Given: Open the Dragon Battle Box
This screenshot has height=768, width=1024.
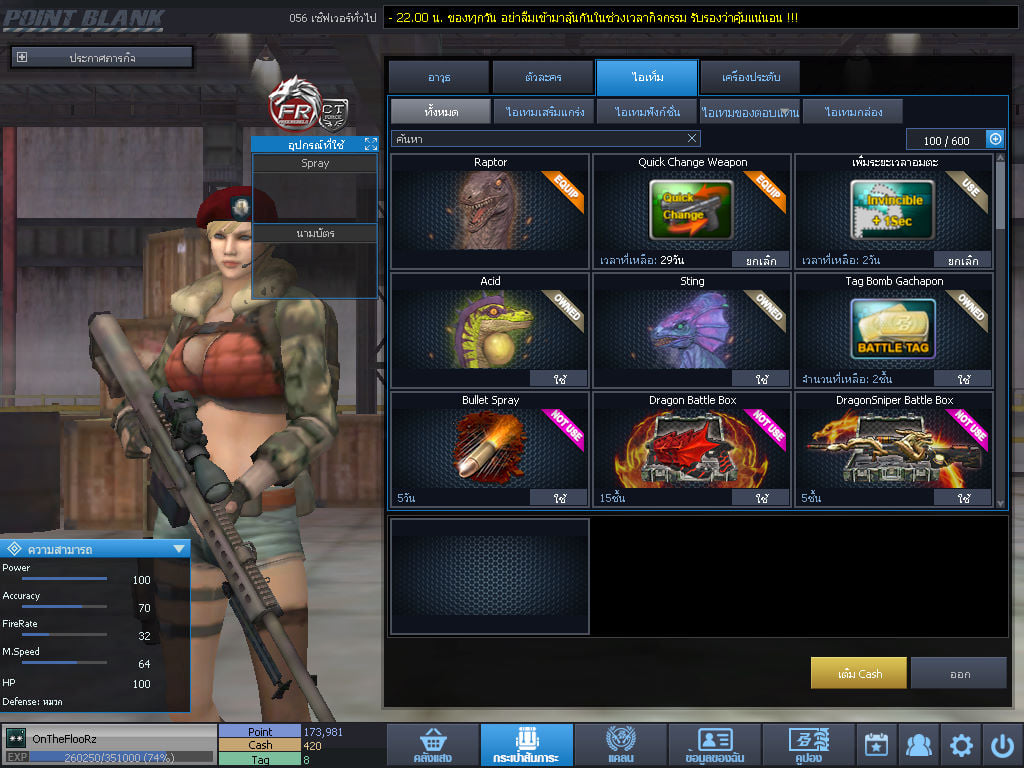Looking at the screenshot, I should [x=761, y=497].
